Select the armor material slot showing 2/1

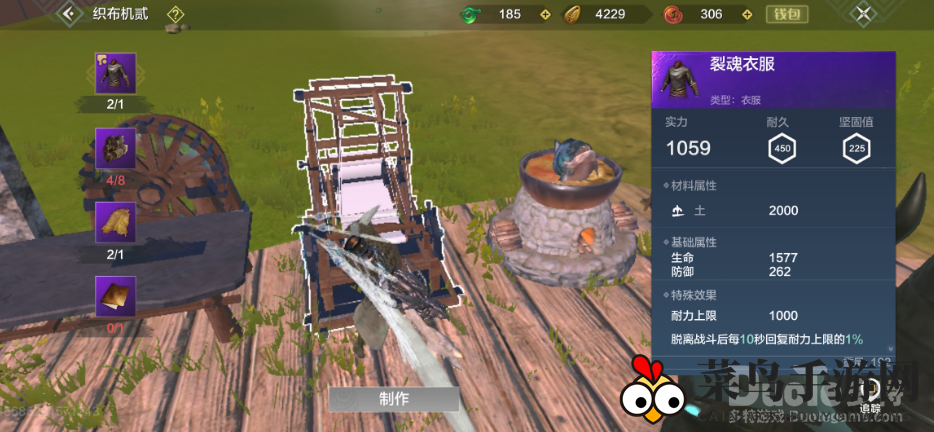click(115, 73)
